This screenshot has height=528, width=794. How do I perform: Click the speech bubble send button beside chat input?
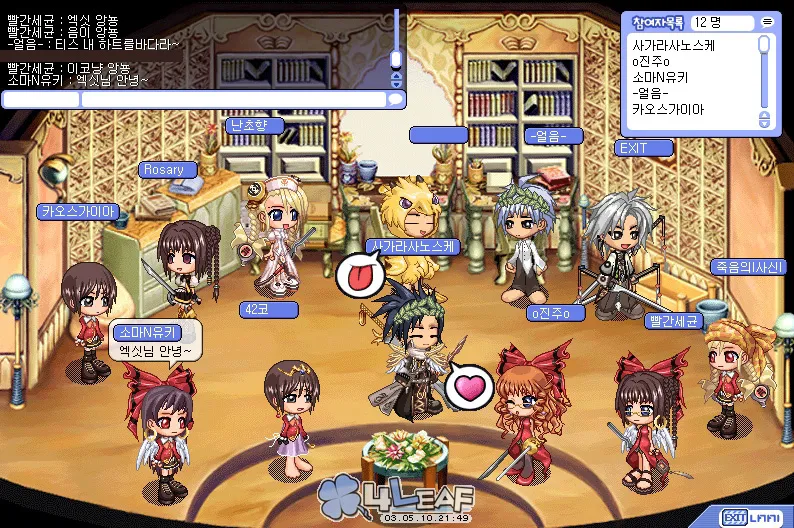tap(396, 99)
